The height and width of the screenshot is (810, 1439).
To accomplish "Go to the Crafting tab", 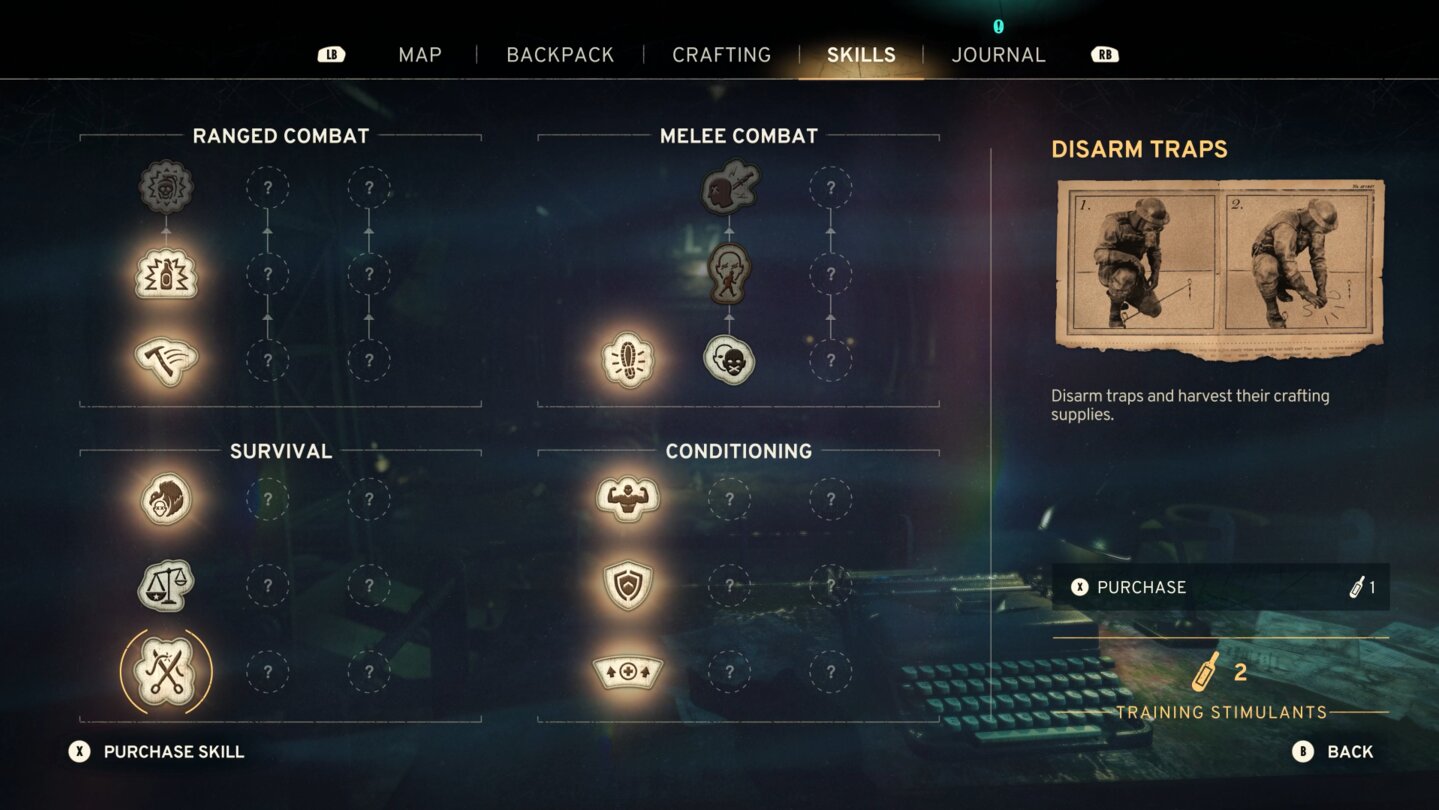I will pos(721,55).
